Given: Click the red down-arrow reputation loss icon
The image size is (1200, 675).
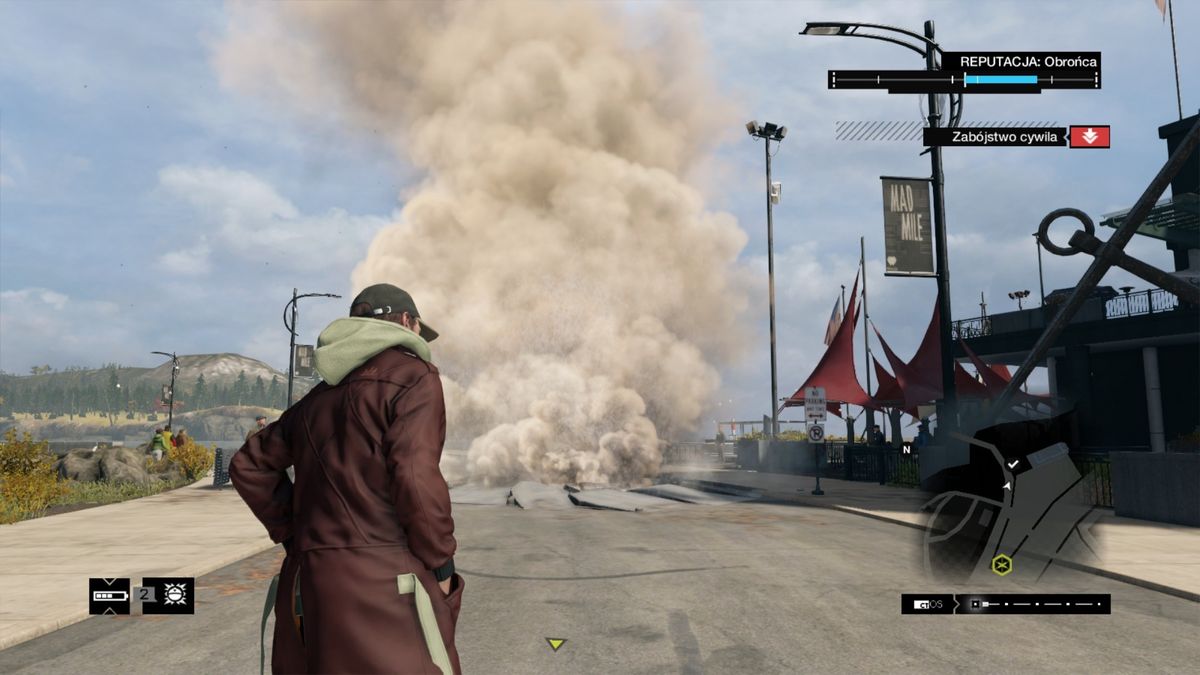Looking at the screenshot, I should point(1089,137).
